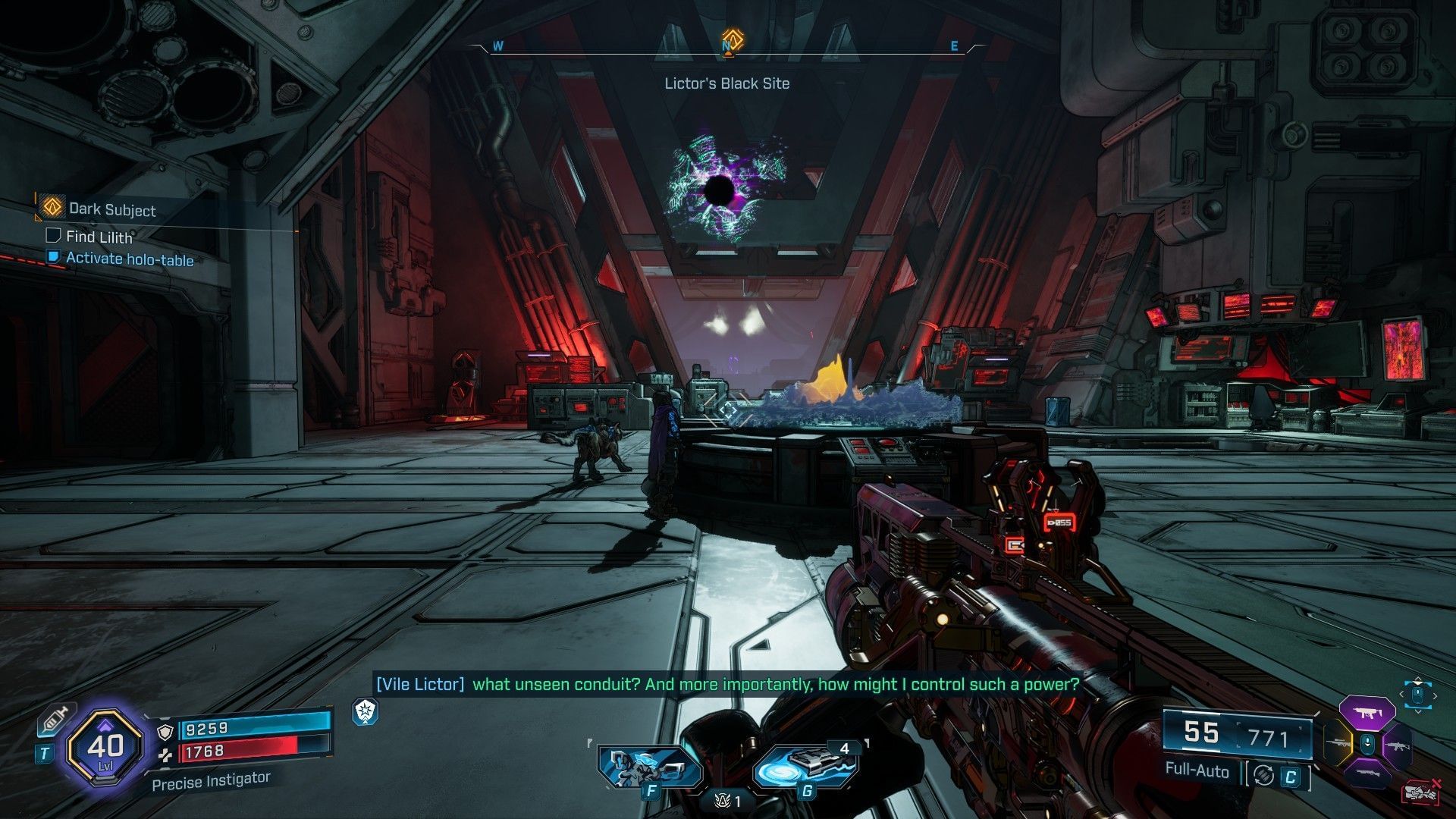This screenshot has width=1456, height=819.
Task: Activate the action skill icon with the robotic arm
Action: click(x=649, y=766)
